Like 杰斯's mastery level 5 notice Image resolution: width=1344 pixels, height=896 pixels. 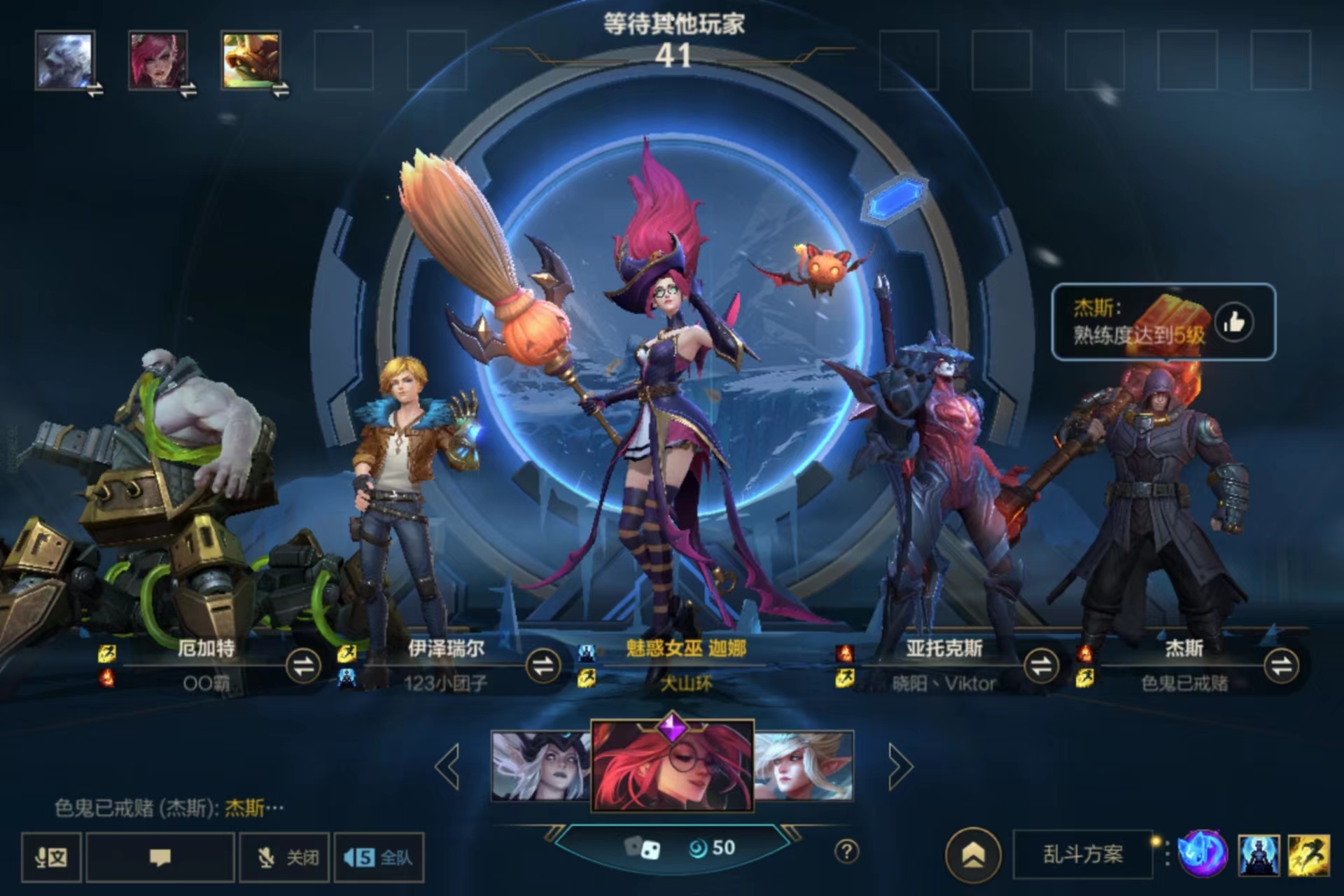pyautogui.click(x=1233, y=323)
